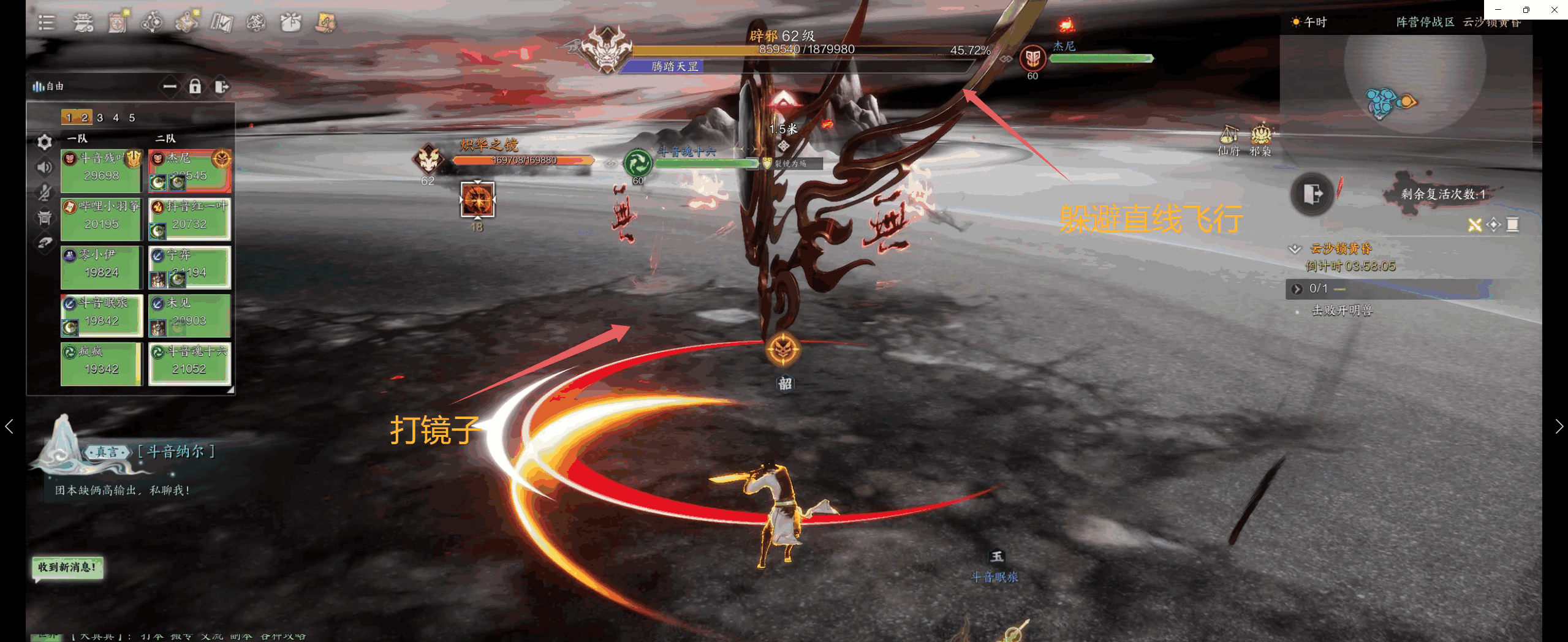This screenshot has height=642, width=1568.
Task: Toggle the team voice speaker icon
Action: click(45, 167)
